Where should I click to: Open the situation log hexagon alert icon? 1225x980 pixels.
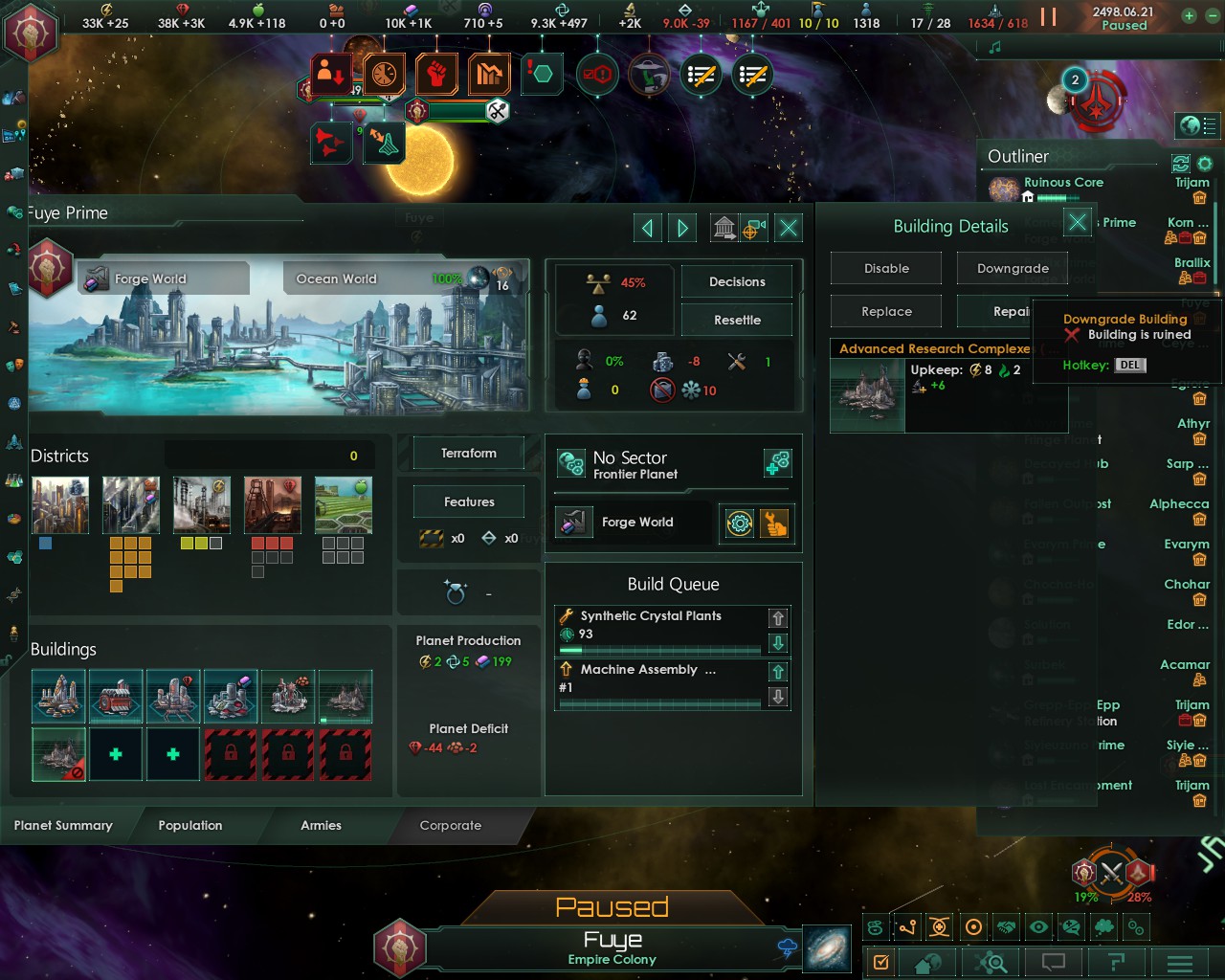point(542,74)
